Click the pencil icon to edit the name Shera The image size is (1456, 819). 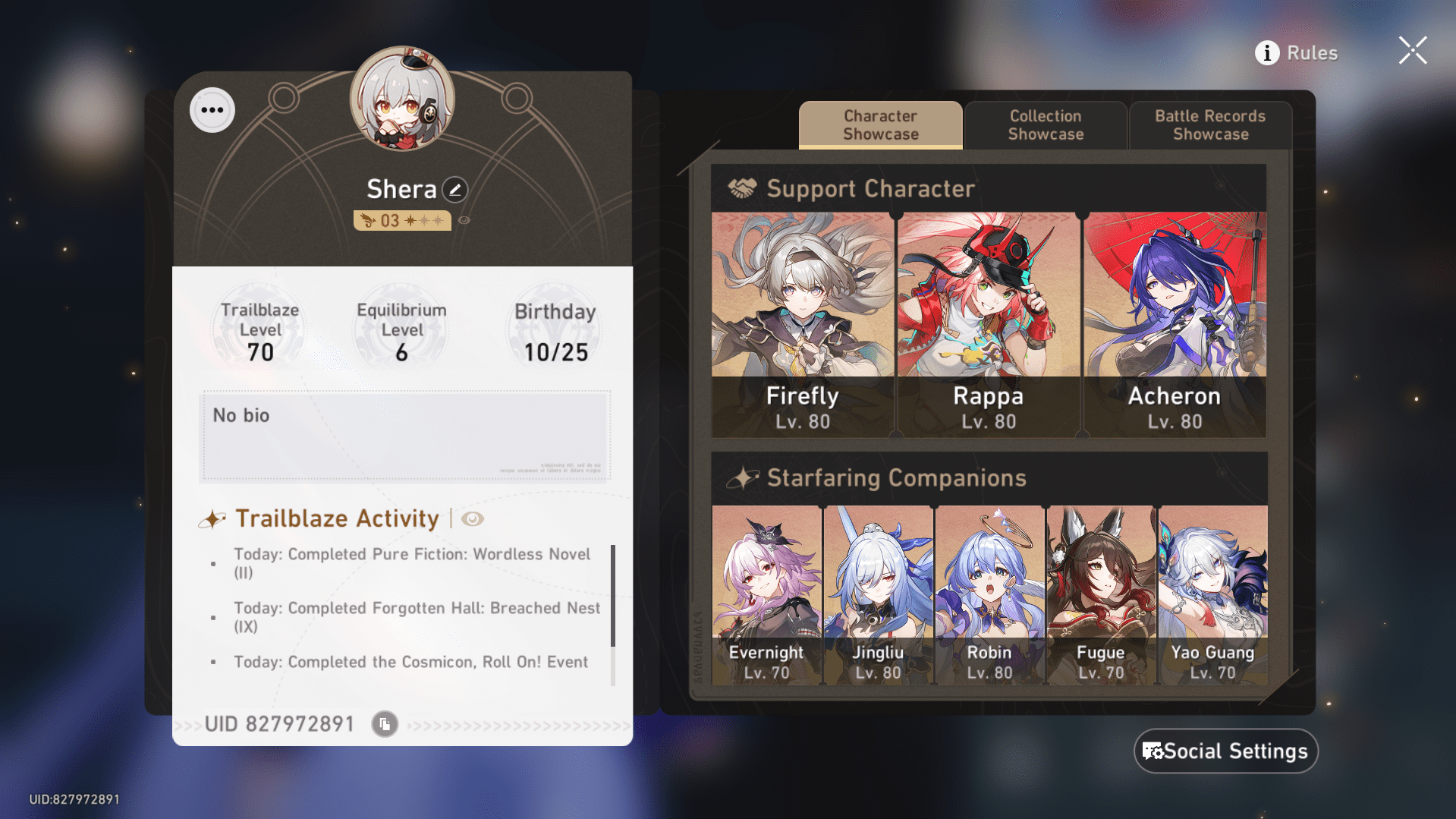453,190
